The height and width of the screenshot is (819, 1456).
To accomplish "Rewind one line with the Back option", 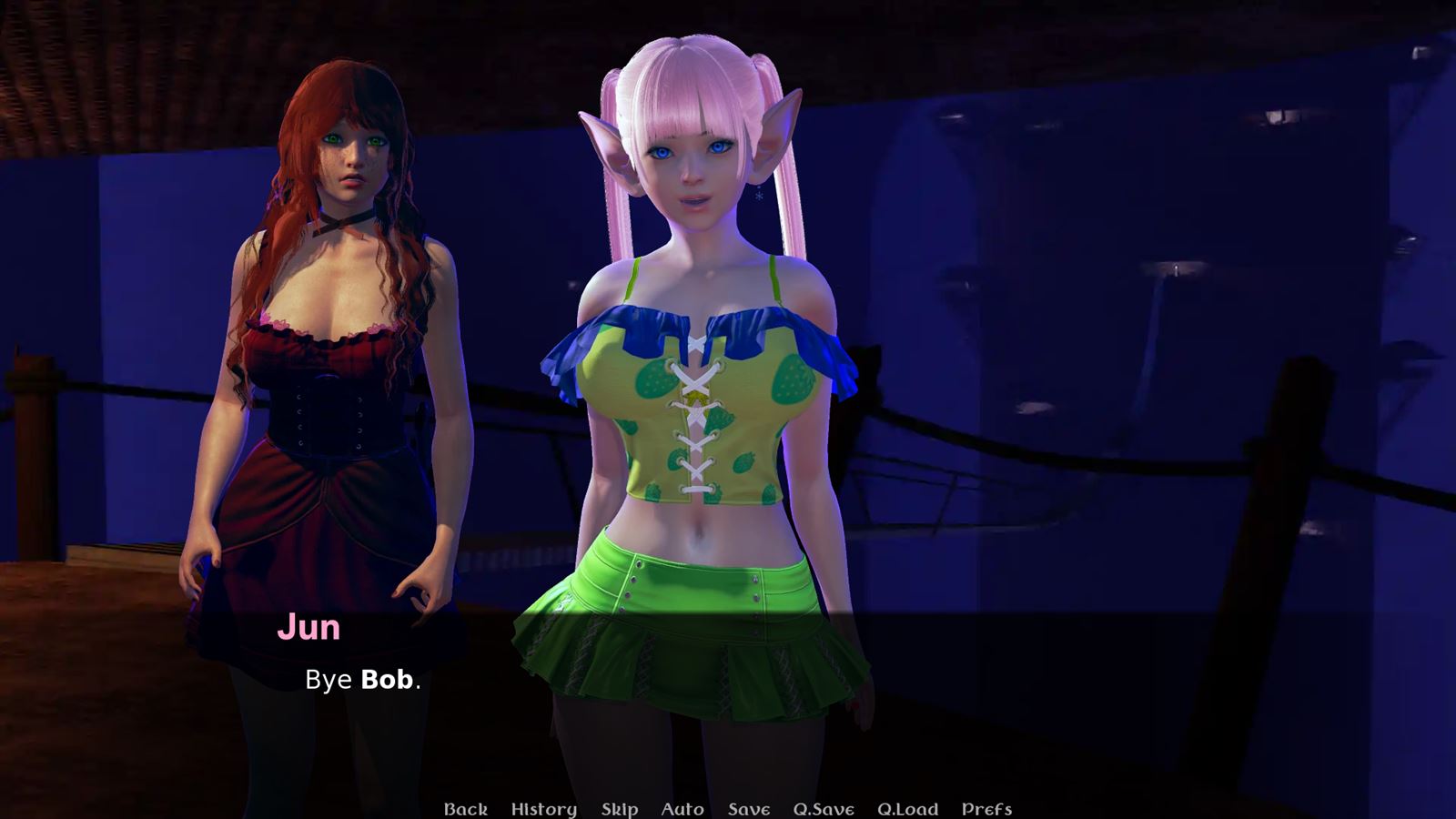I will pyautogui.click(x=467, y=808).
